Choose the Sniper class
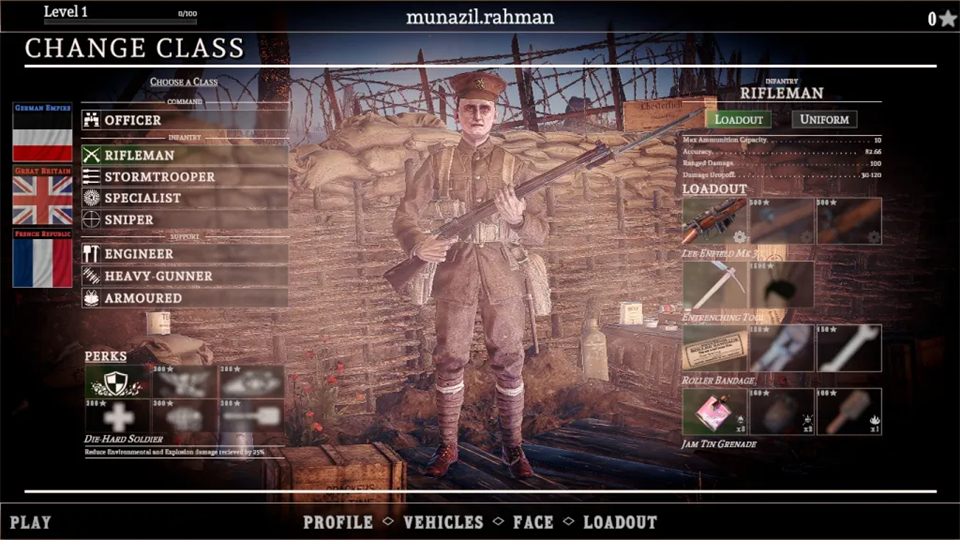The width and height of the screenshot is (960, 540). tap(185, 219)
